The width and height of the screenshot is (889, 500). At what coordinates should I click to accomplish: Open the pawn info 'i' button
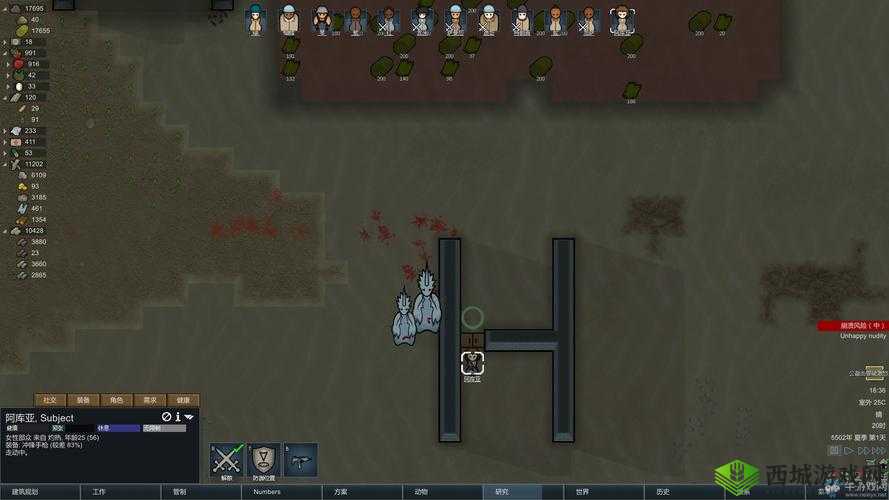[178, 417]
